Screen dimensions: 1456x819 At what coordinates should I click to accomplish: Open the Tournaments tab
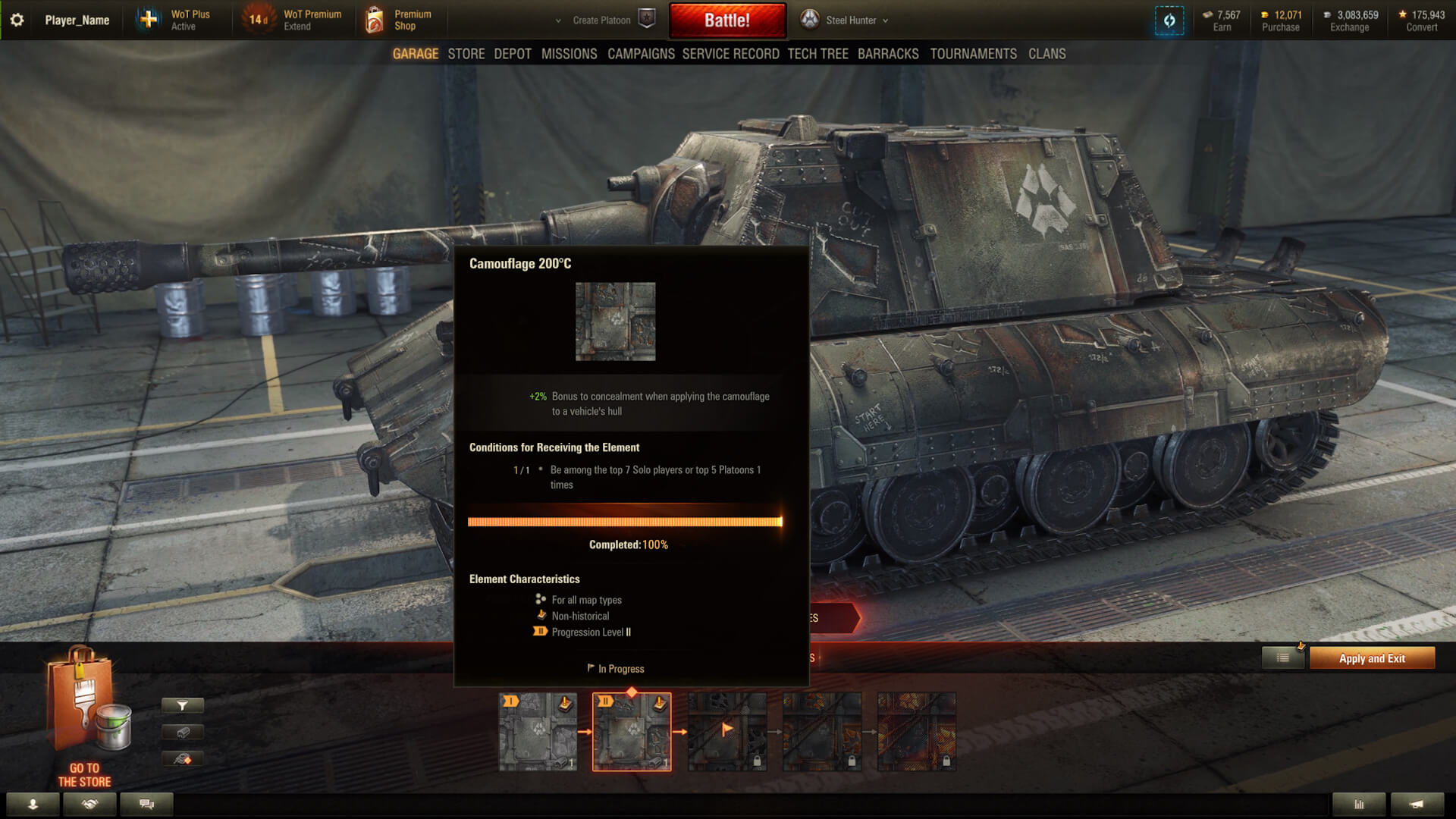(973, 54)
